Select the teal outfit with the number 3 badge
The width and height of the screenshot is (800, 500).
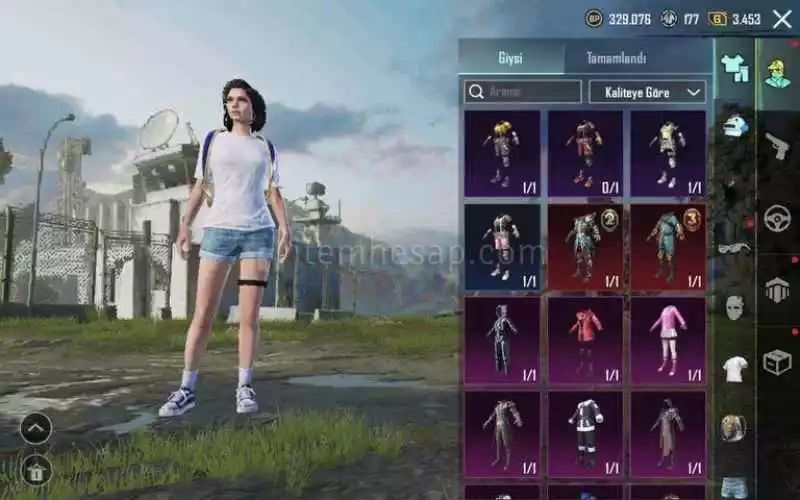[x=668, y=247]
